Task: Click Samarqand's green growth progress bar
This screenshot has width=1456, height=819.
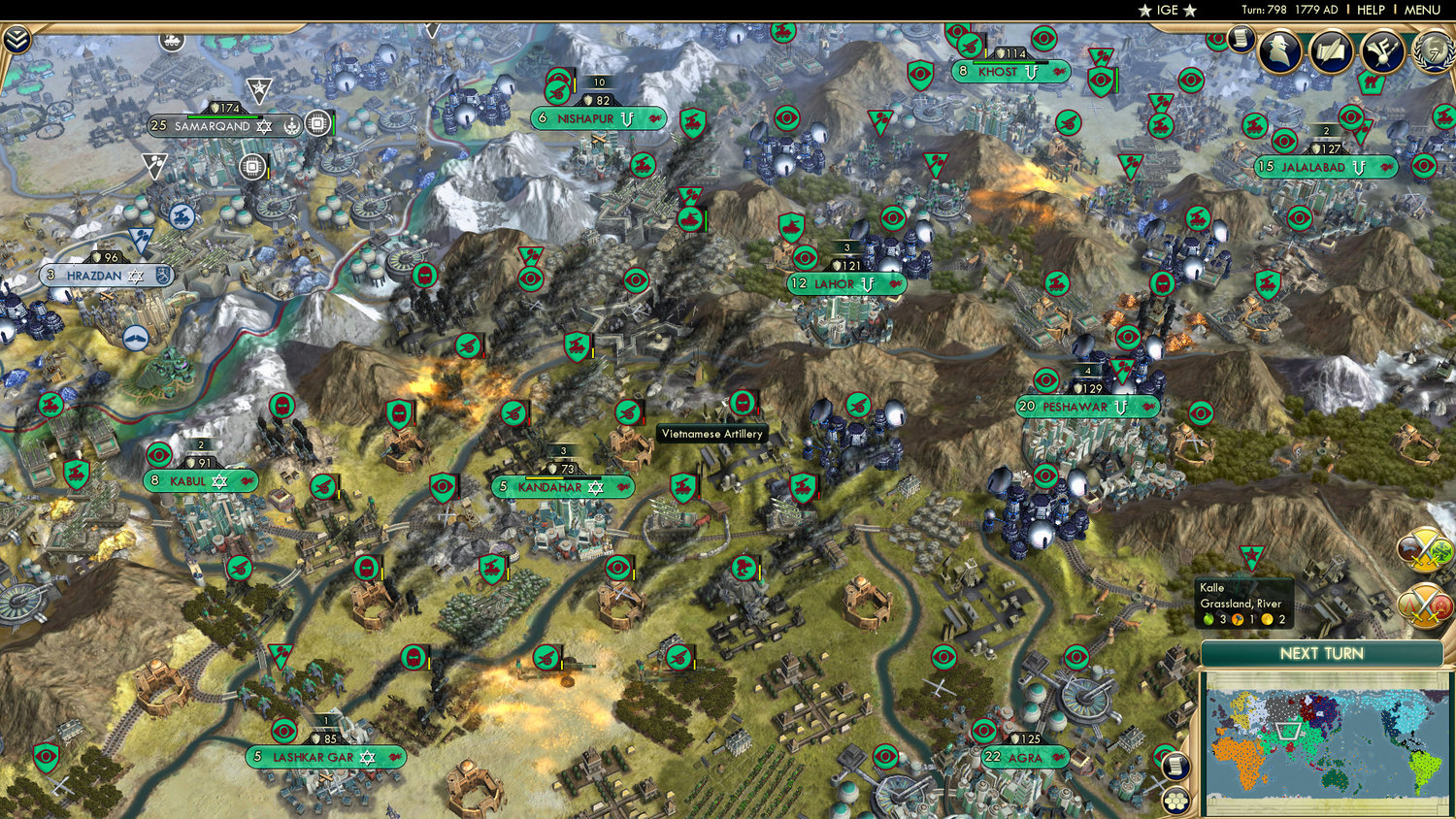Action: (223, 116)
